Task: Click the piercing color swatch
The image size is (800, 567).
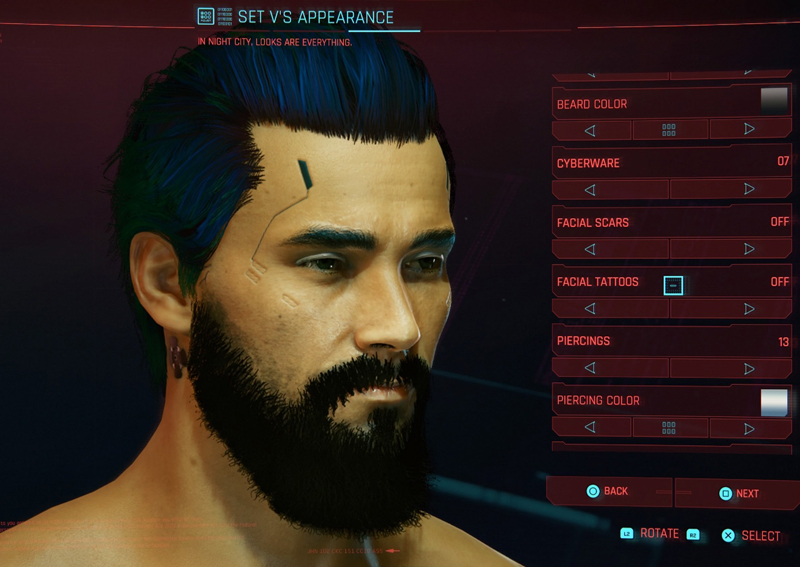Action: [774, 401]
